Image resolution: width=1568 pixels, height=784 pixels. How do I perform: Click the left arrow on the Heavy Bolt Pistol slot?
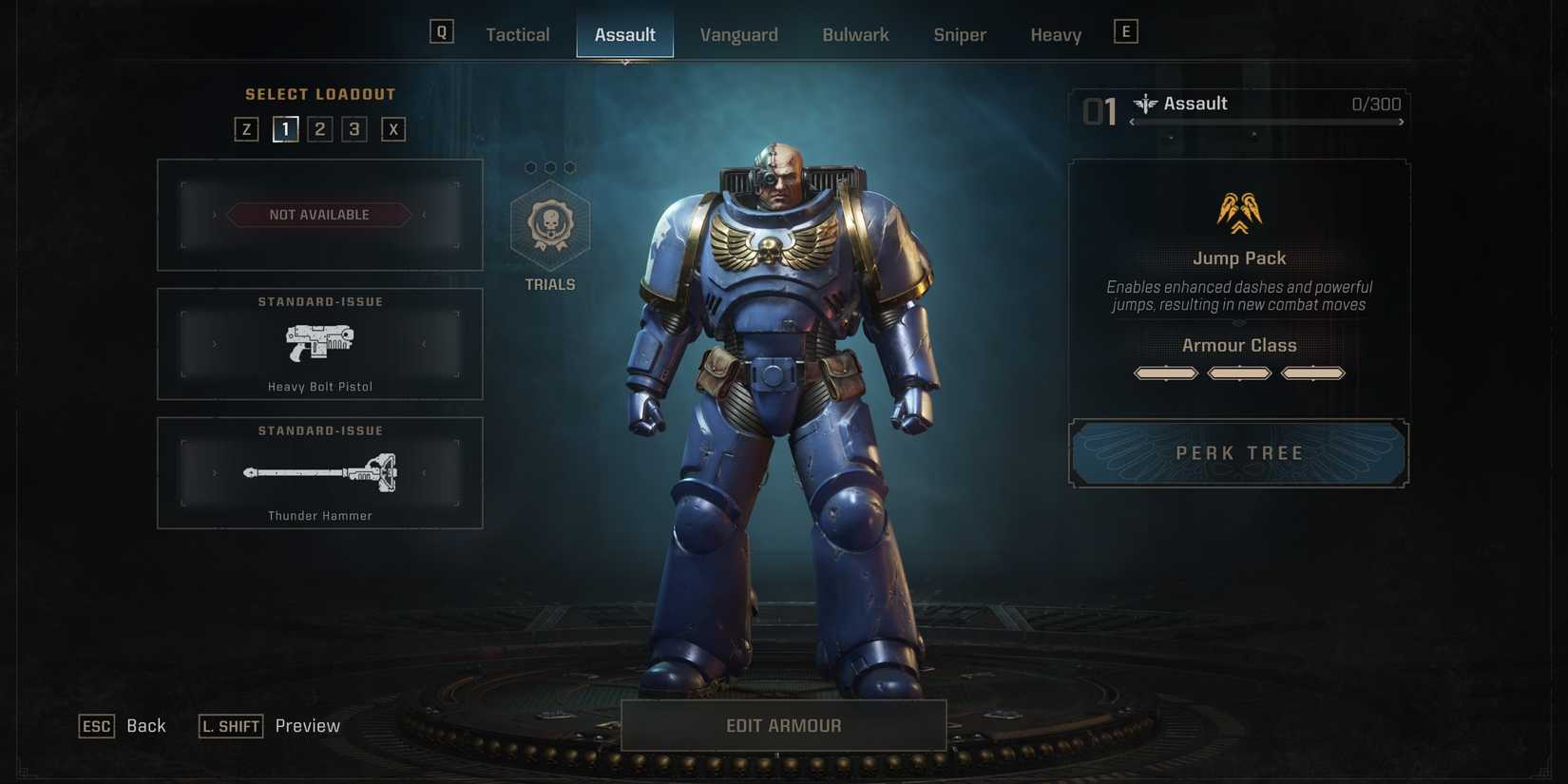tap(215, 344)
